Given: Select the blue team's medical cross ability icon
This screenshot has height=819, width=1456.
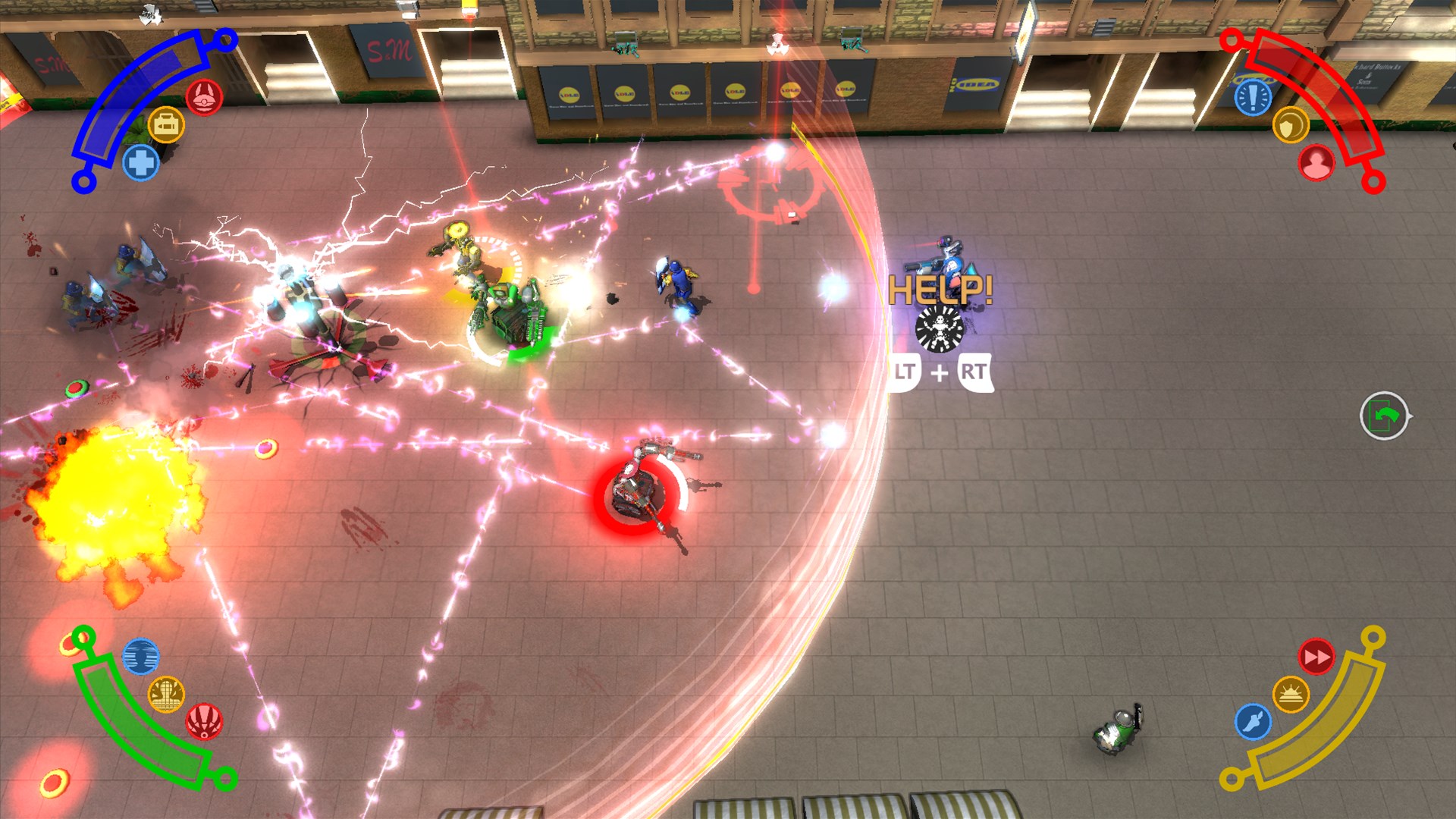Looking at the screenshot, I should click(x=143, y=162).
